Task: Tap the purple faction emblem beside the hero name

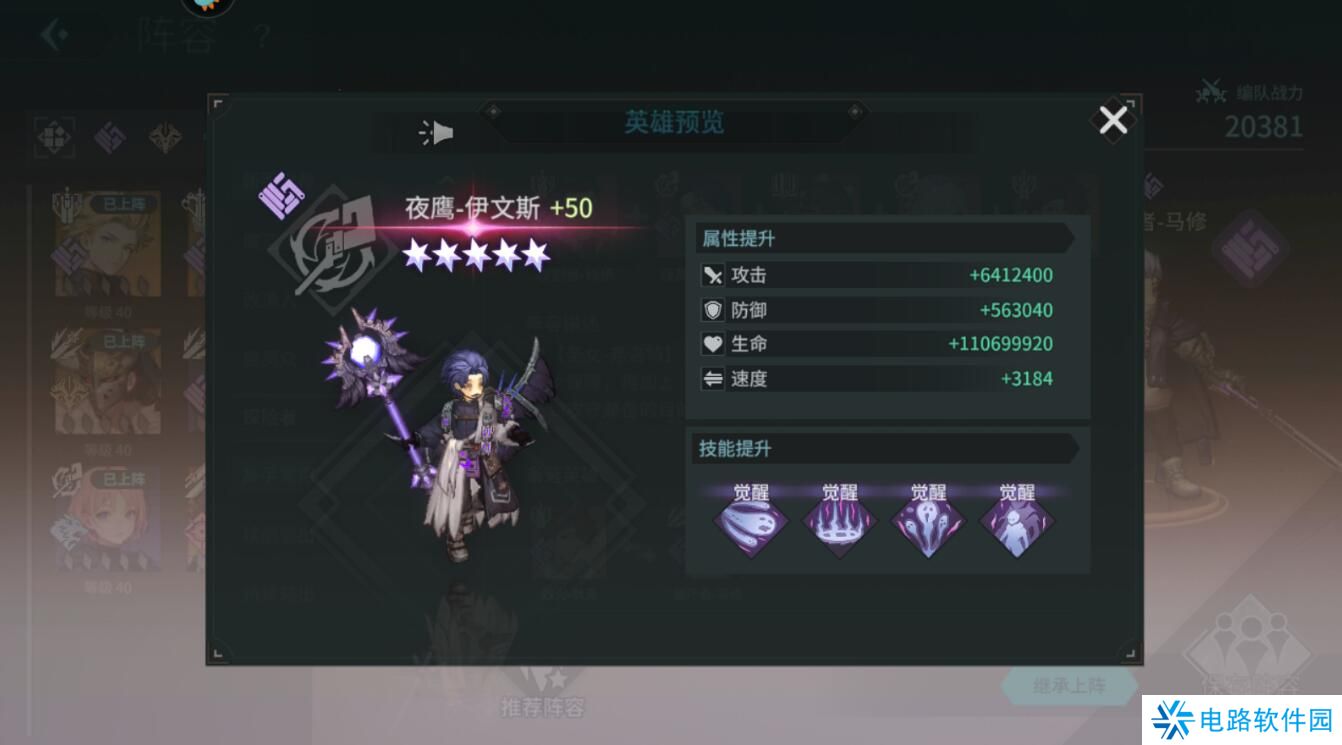Action: tap(281, 196)
